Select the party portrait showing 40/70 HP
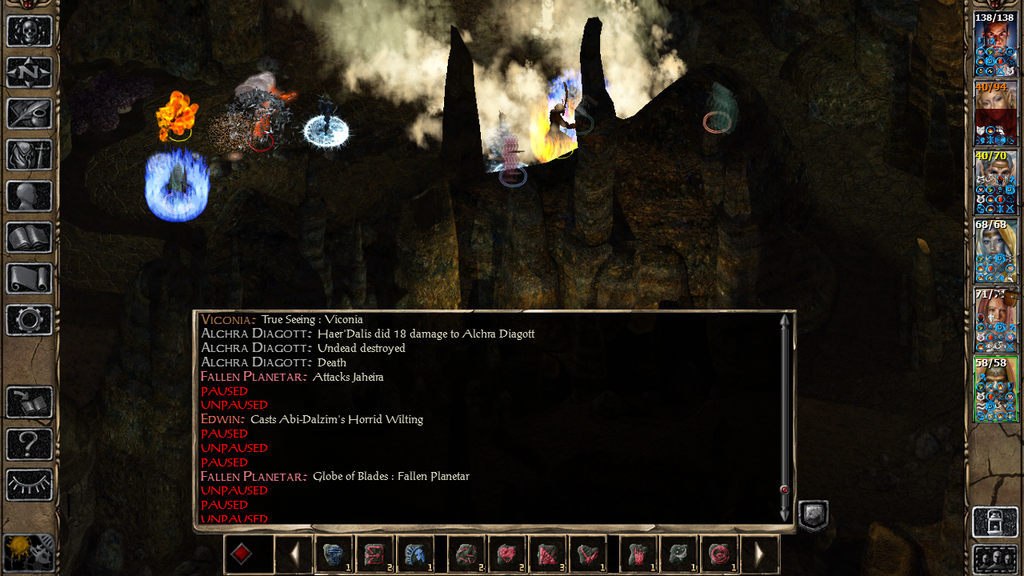The width and height of the screenshot is (1024, 576). click(995, 182)
